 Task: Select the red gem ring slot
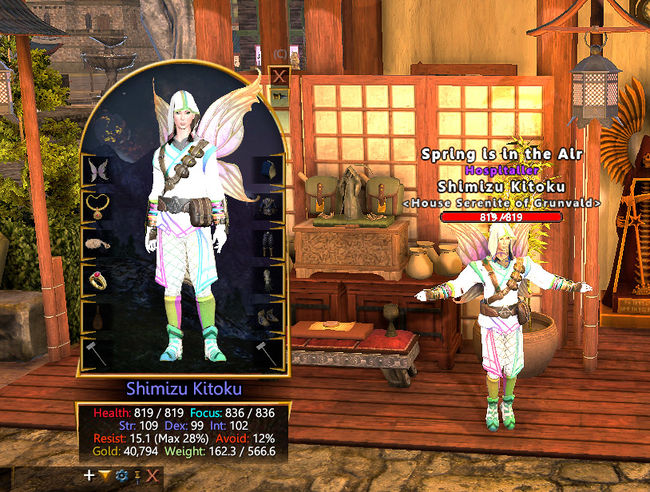point(97,280)
